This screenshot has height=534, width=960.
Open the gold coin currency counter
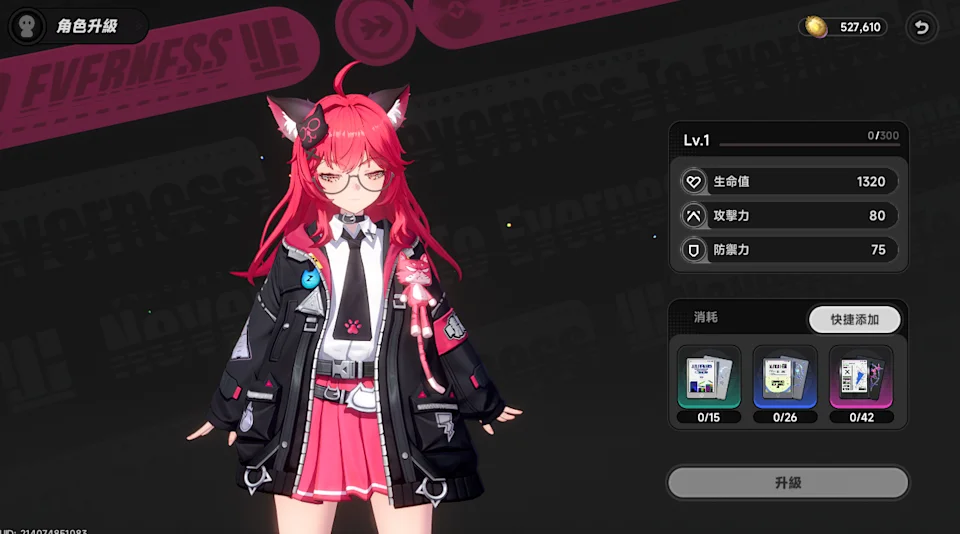point(844,27)
